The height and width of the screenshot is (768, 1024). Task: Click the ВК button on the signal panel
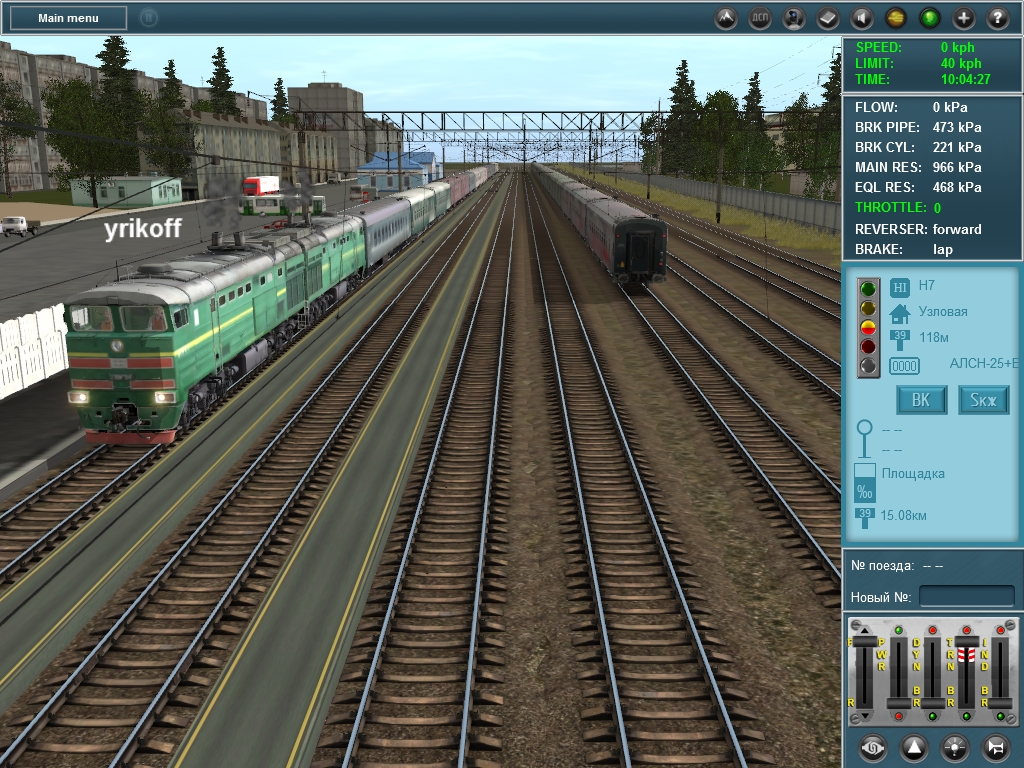pos(921,401)
